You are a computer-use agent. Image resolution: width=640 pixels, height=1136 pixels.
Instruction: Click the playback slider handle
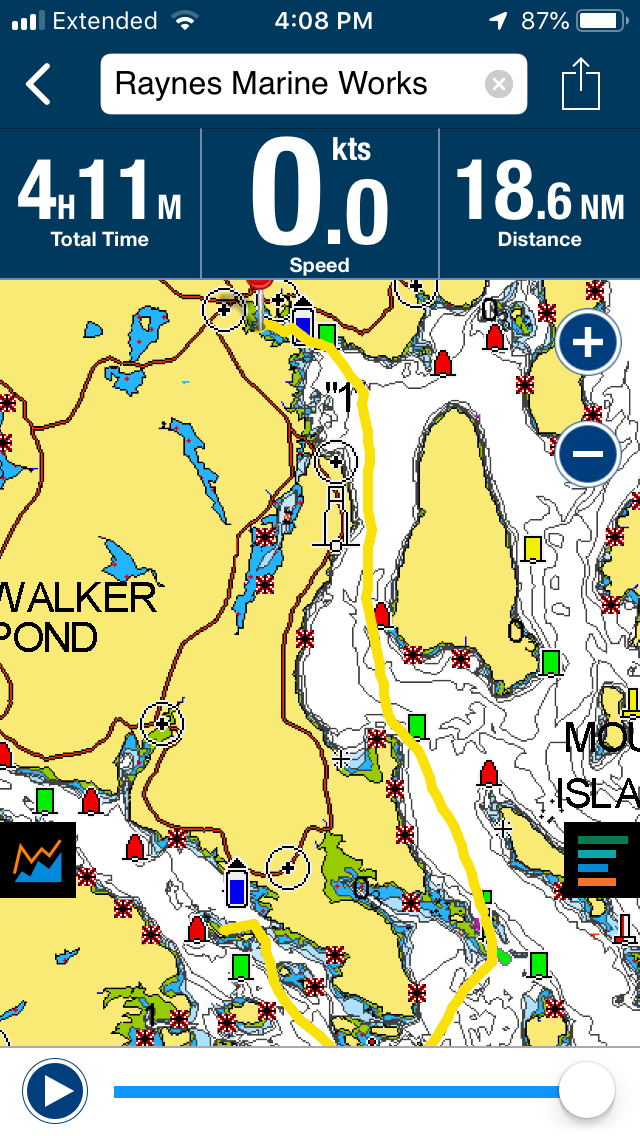(x=586, y=1091)
